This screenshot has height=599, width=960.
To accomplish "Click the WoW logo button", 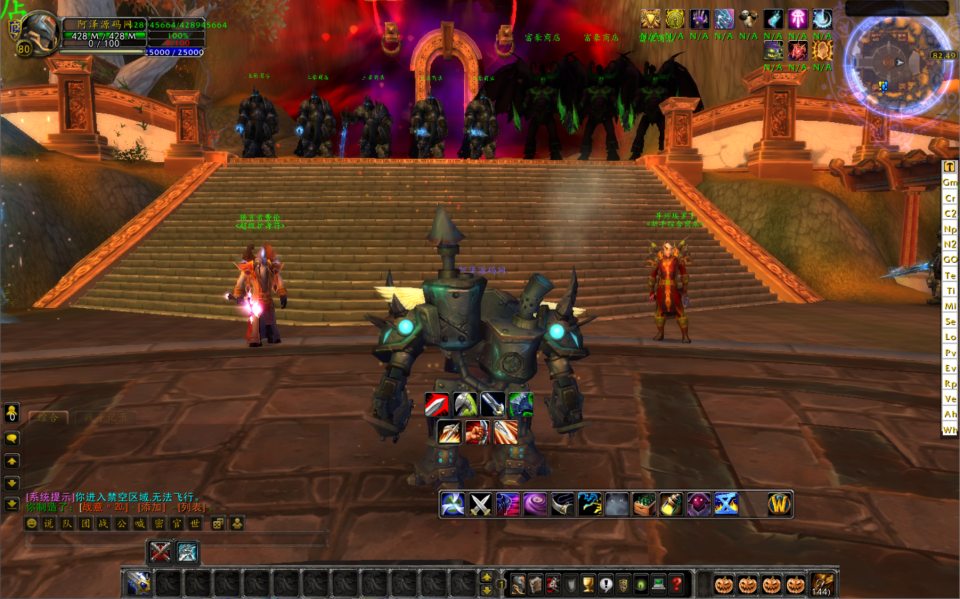I will (x=780, y=504).
